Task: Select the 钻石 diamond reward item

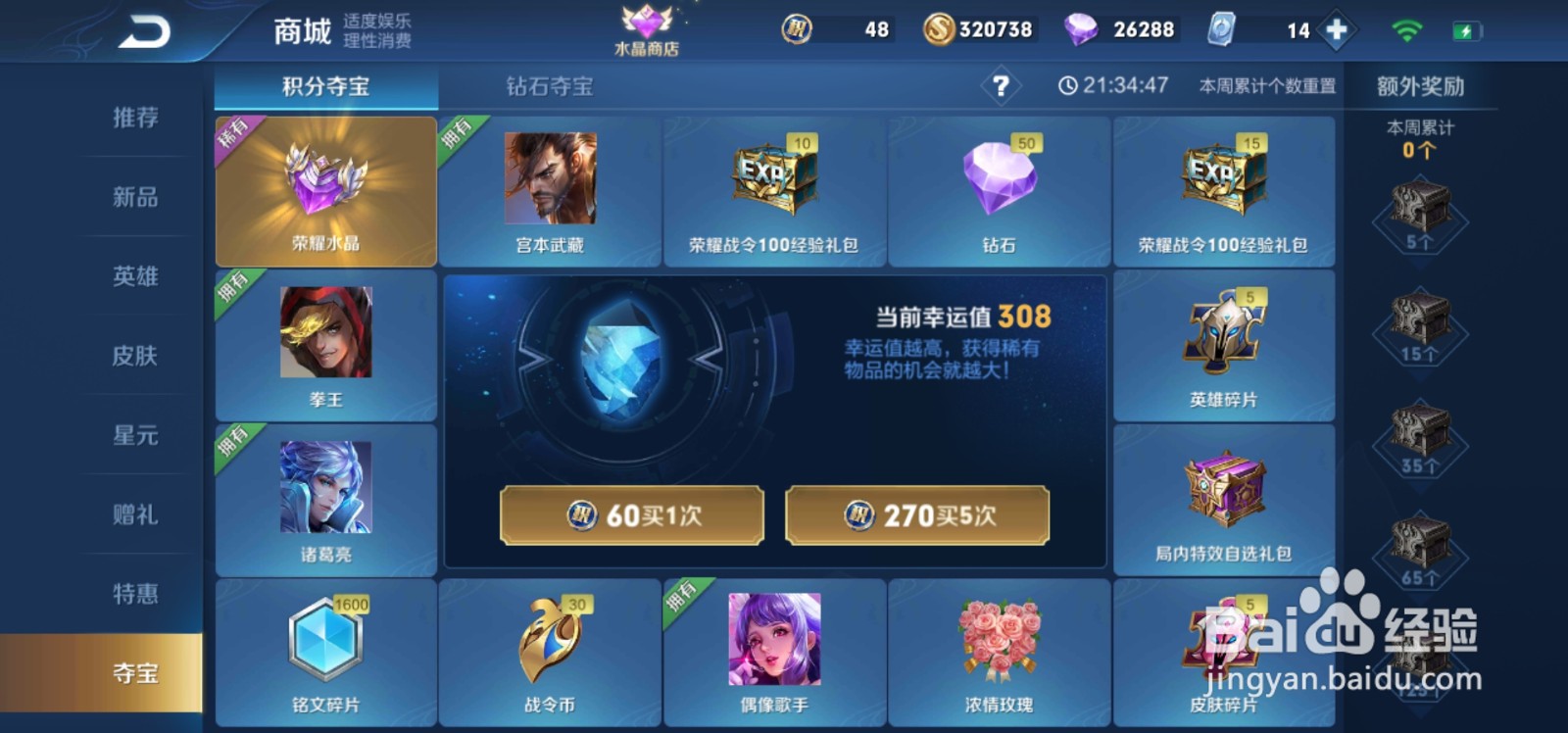Action: pos(999,191)
